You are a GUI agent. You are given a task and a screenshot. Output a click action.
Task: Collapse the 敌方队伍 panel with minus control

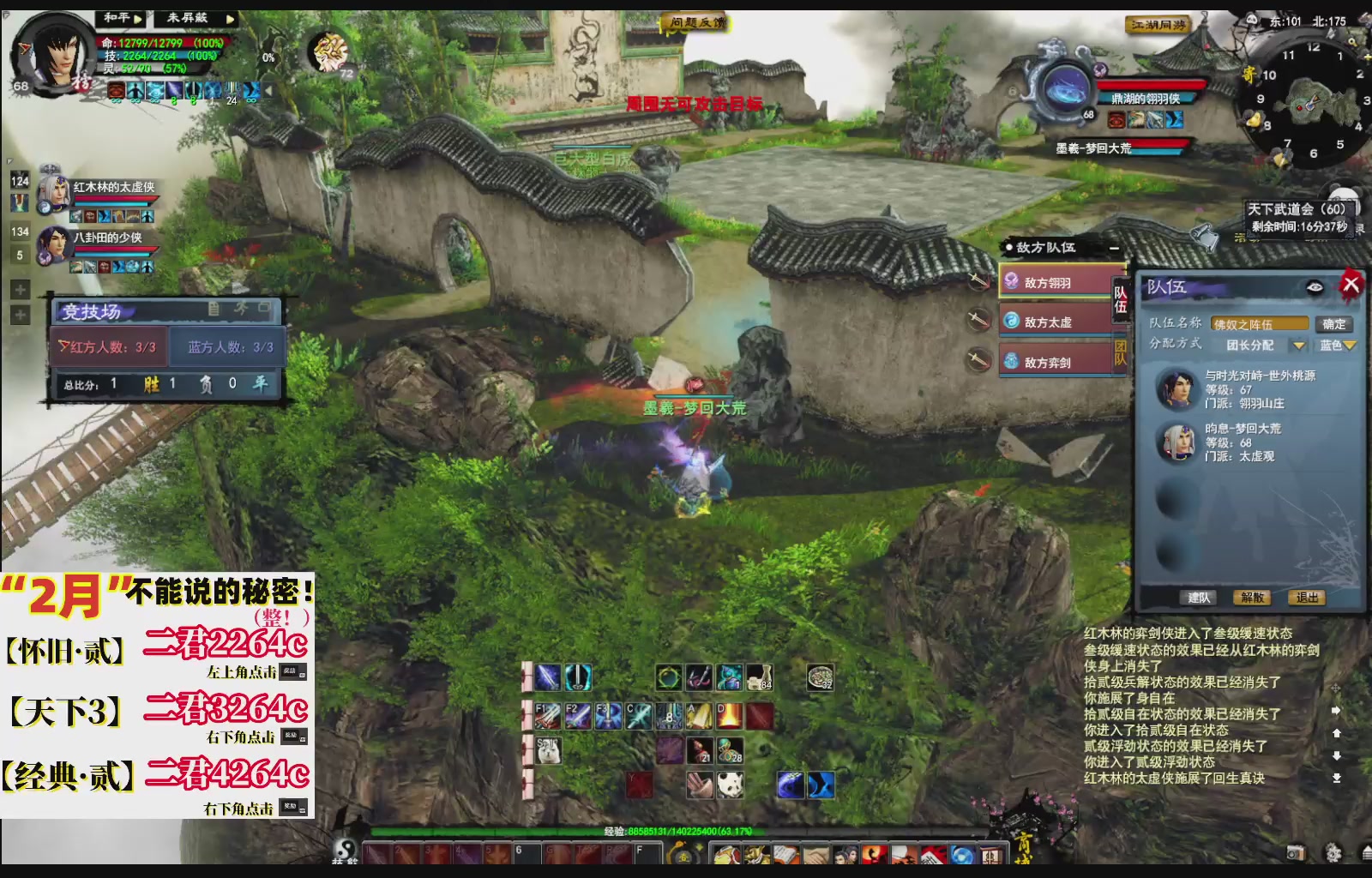pyautogui.click(x=1113, y=247)
